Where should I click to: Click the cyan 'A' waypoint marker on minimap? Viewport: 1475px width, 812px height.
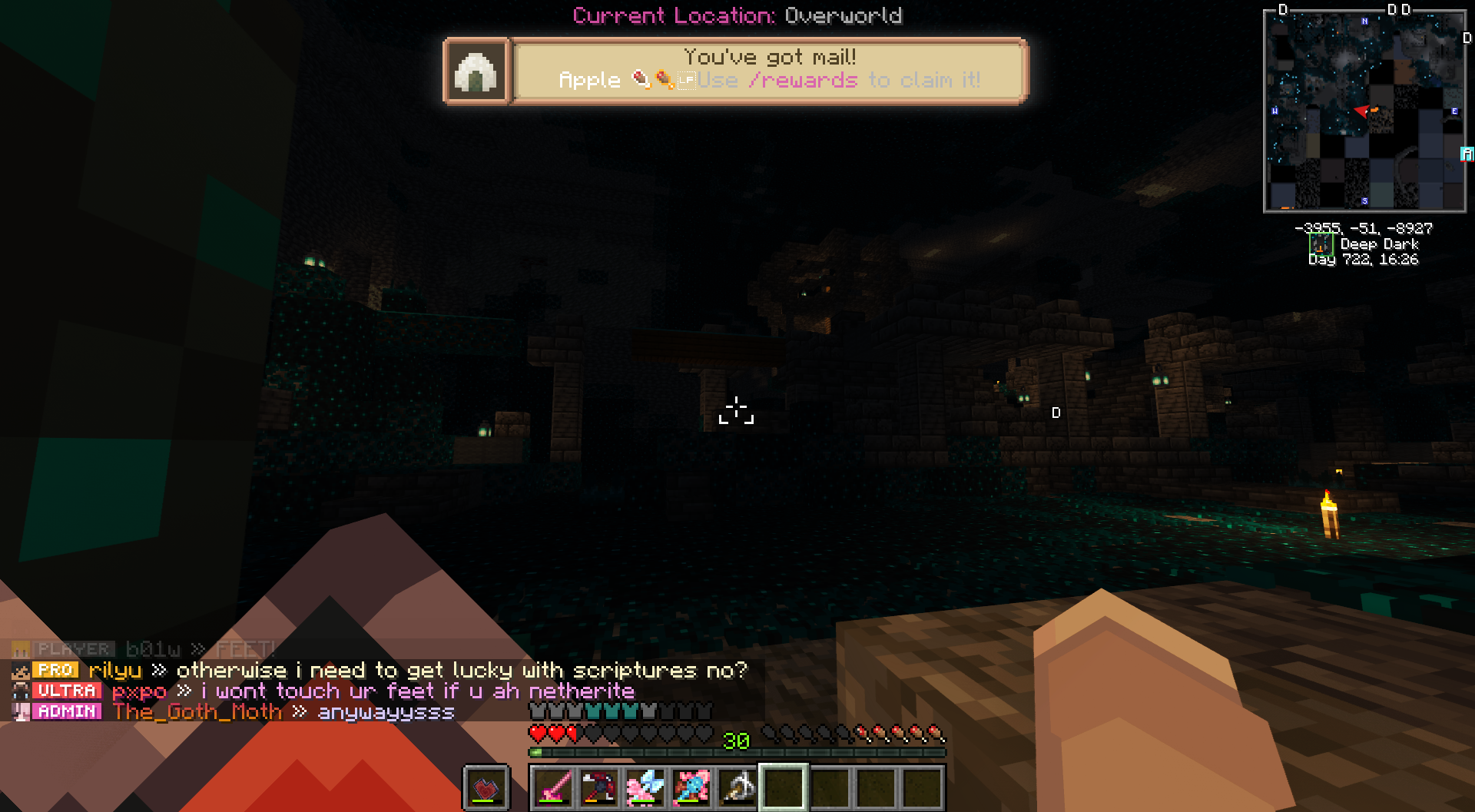[1467, 154]
